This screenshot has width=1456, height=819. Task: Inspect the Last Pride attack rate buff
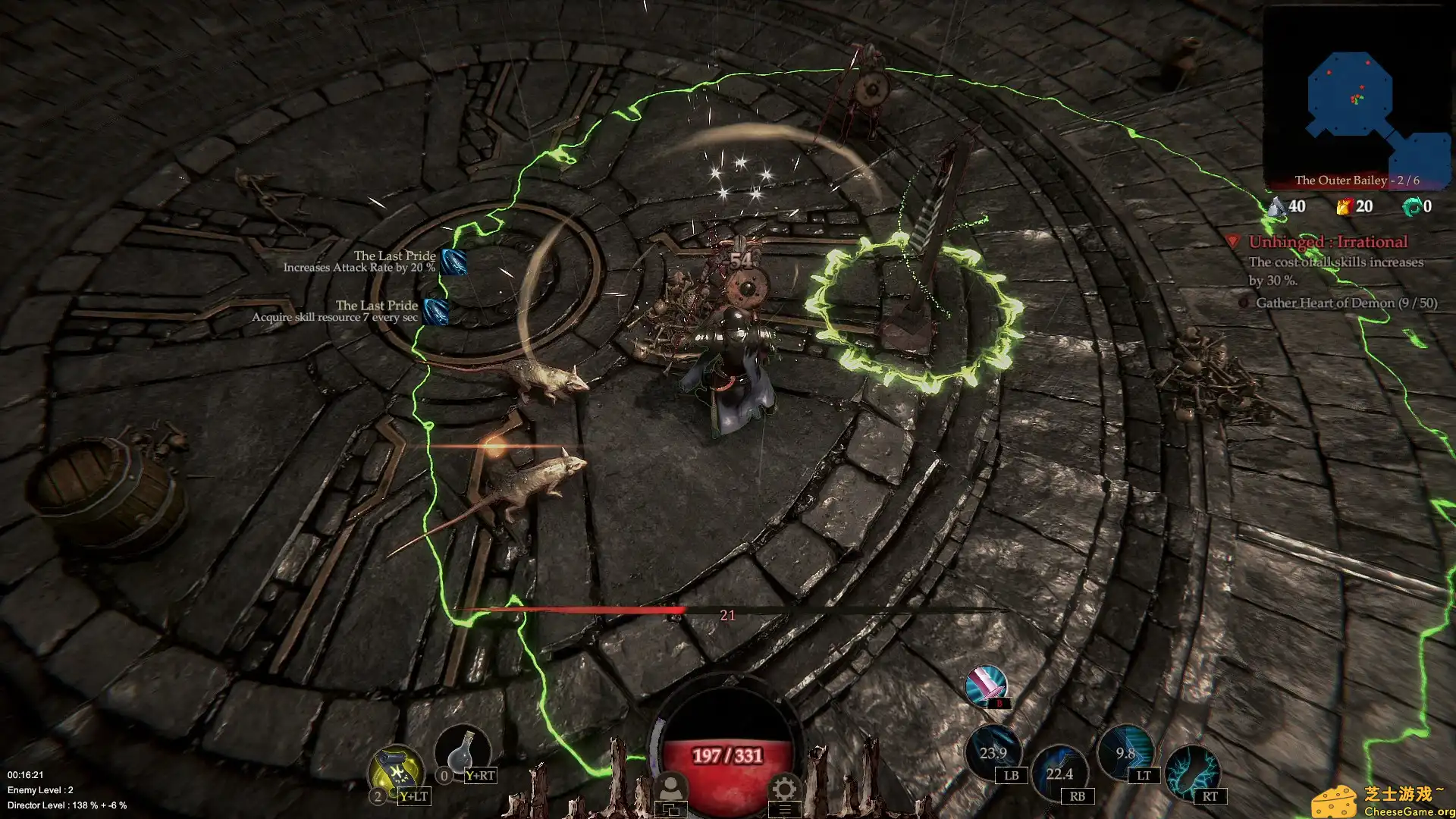pyautogui.click(x=453, y=262)
